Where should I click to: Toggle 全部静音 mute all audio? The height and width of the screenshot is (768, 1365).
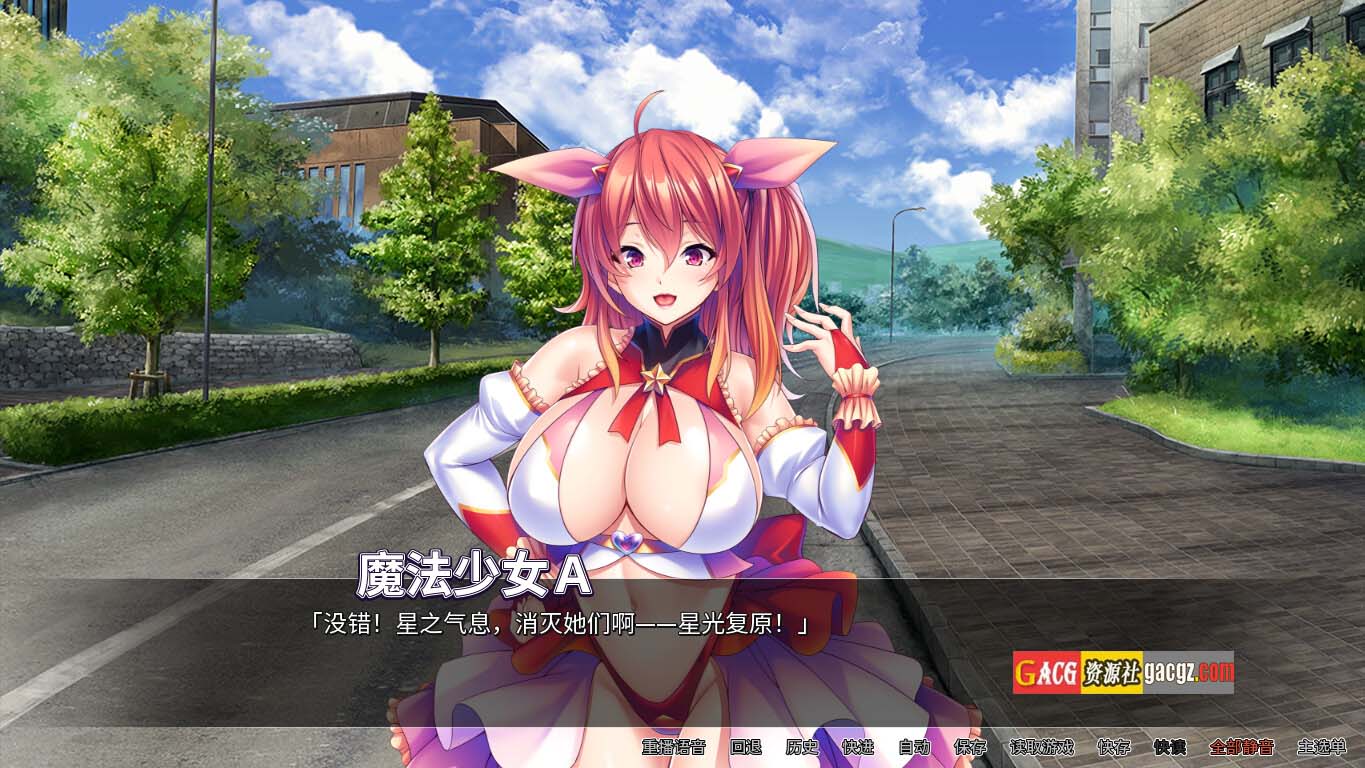pyautogui.click(x=1241, y=747)
